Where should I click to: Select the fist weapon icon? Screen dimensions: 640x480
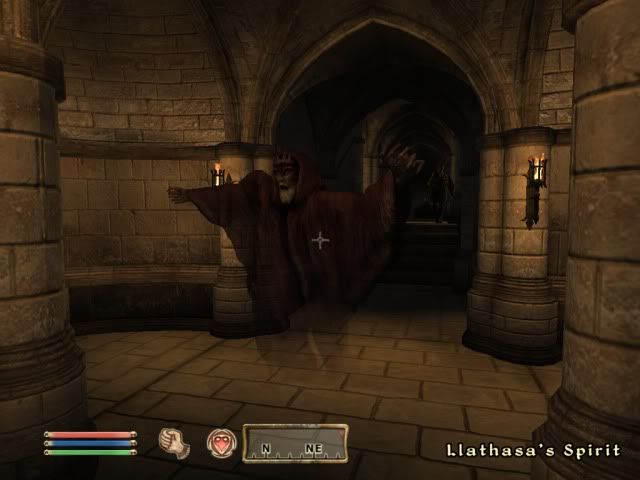click(x=174, y=442)
